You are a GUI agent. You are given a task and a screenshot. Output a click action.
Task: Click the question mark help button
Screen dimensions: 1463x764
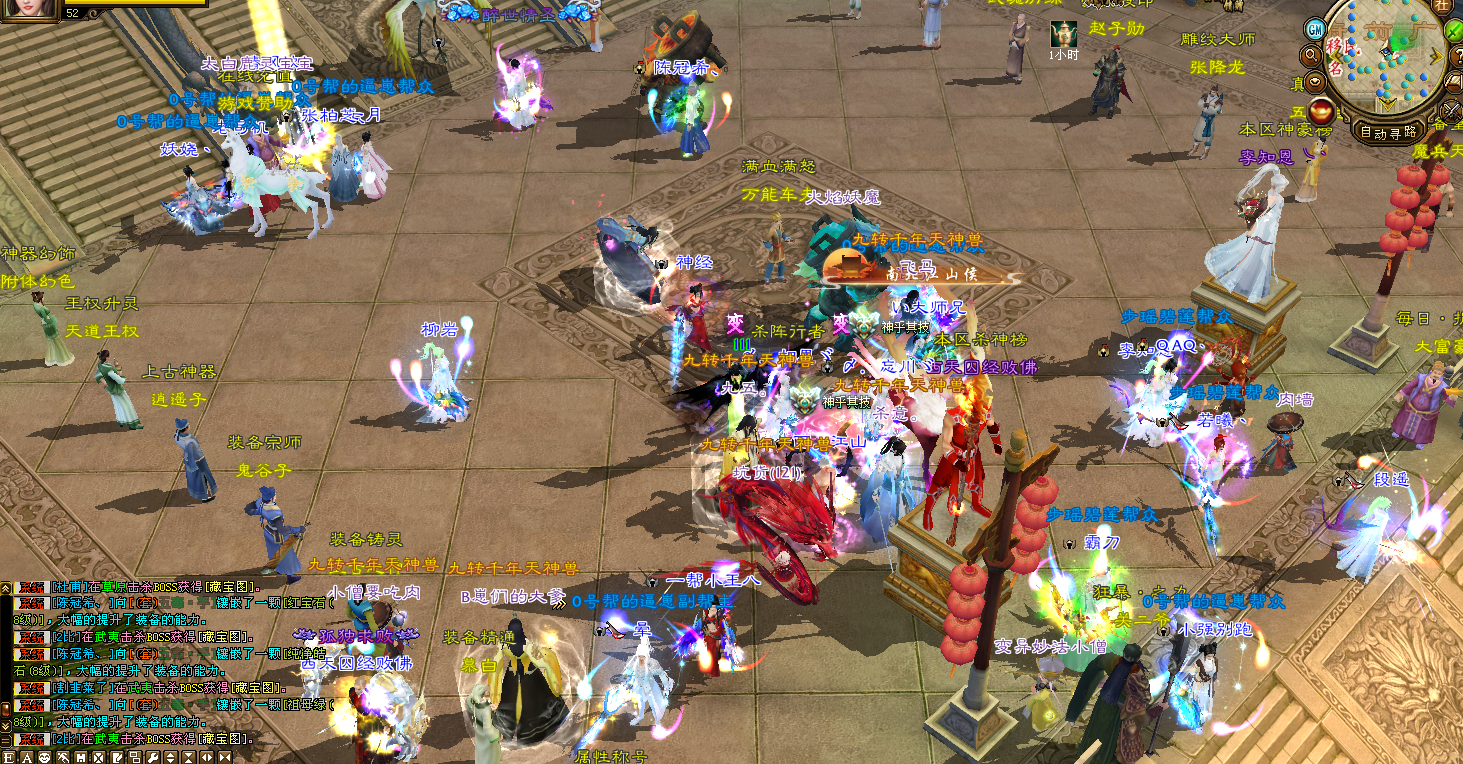pyautogui.click(x=1459, y=56)
